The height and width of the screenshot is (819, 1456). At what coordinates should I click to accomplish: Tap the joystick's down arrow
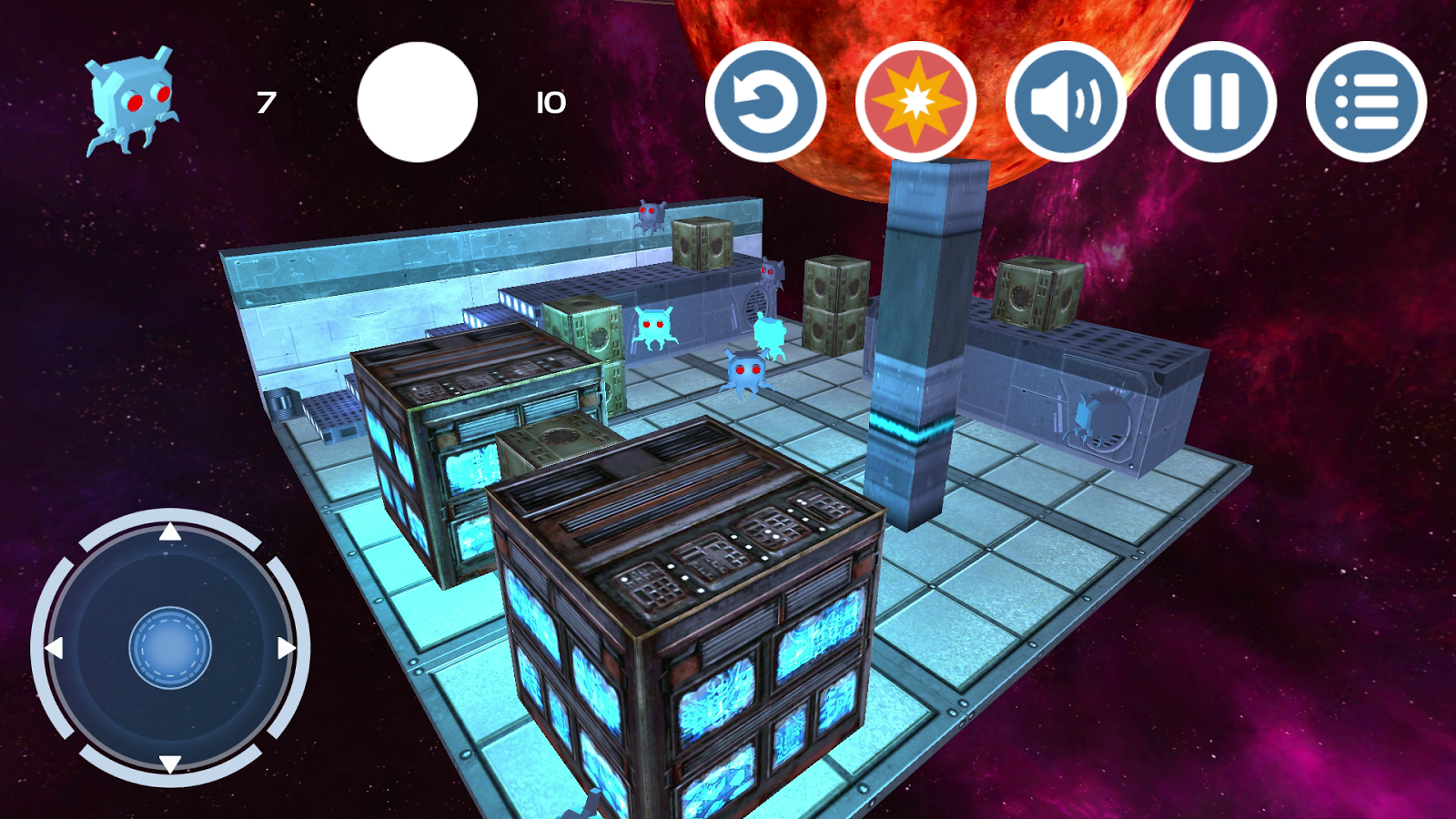tap(170, 763)
